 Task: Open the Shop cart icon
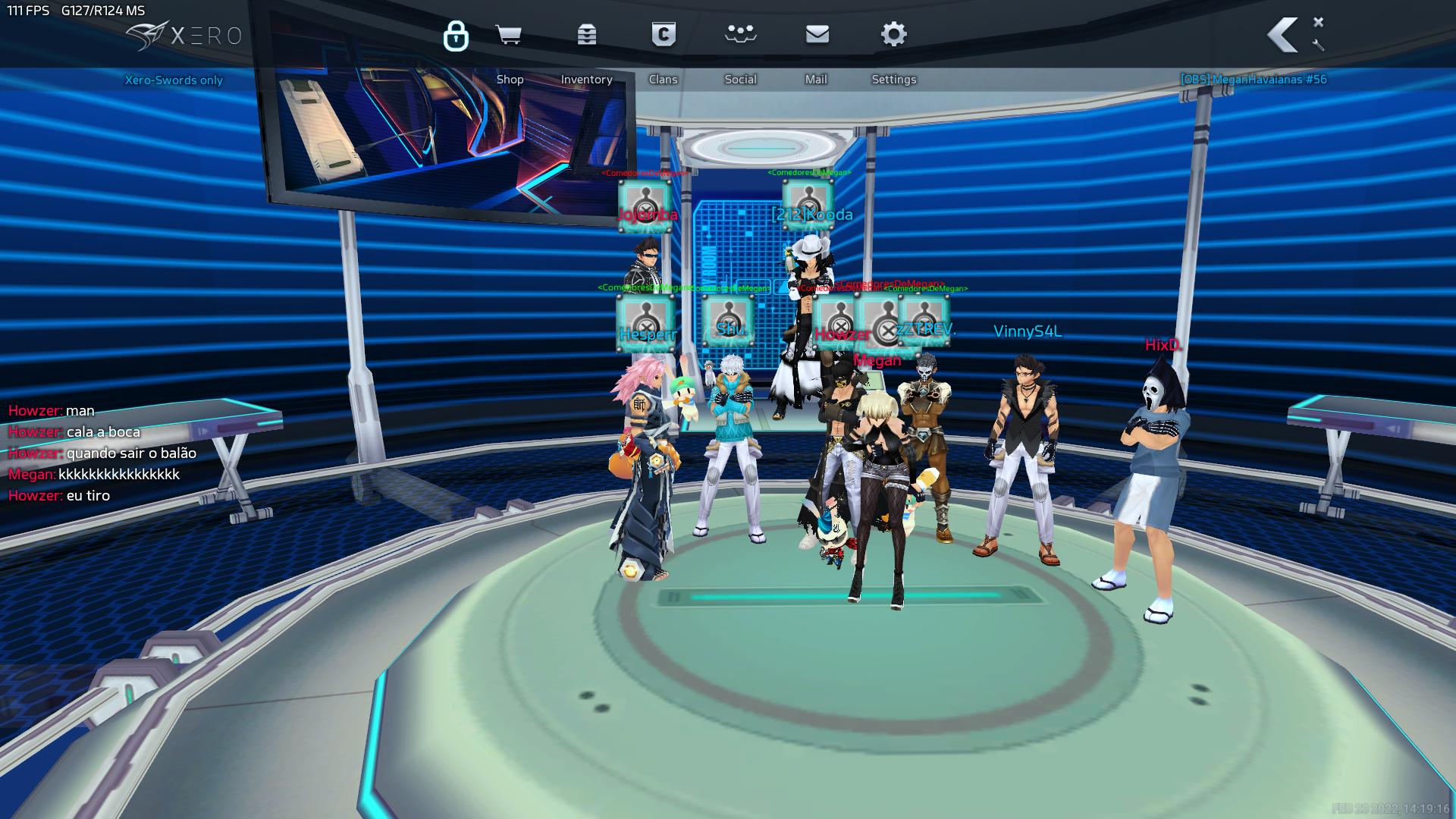point(508,35)
